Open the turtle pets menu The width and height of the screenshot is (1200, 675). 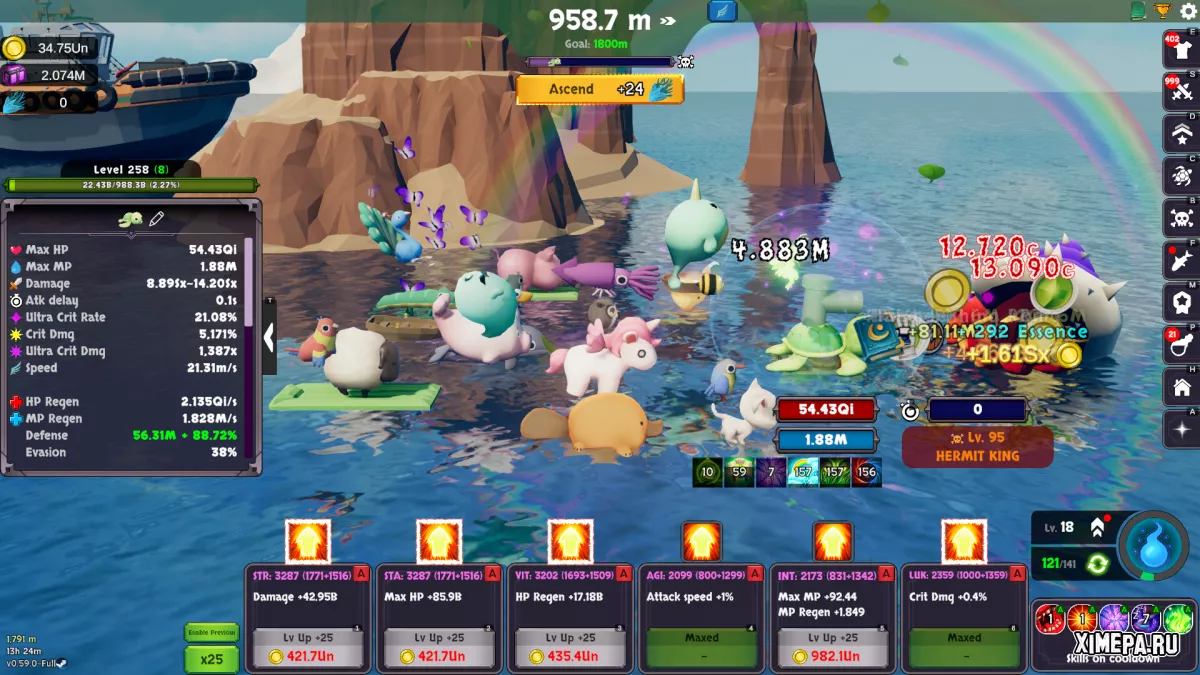(1181, 176)
